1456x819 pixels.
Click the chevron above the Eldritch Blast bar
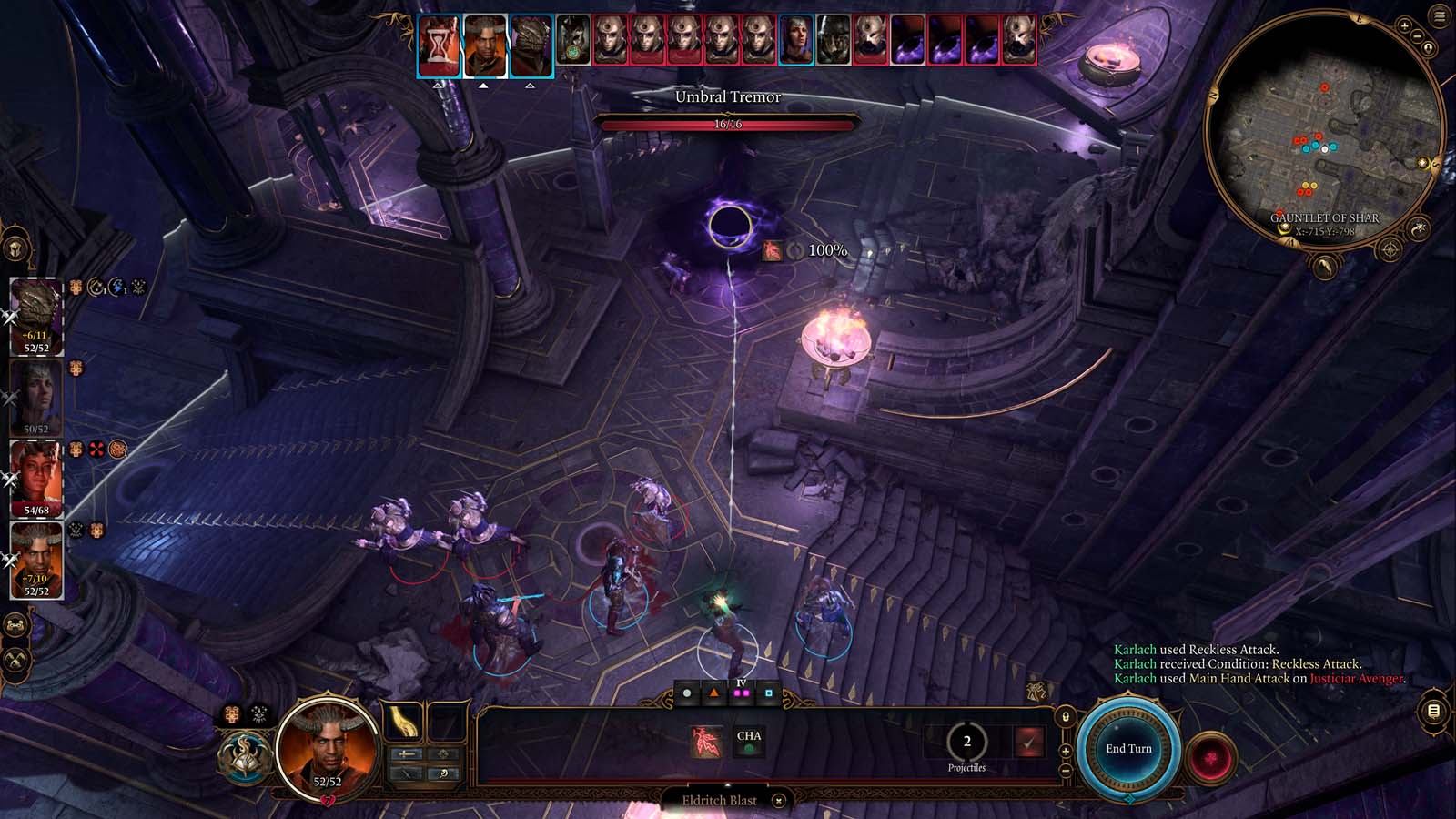tap(728, 784)
